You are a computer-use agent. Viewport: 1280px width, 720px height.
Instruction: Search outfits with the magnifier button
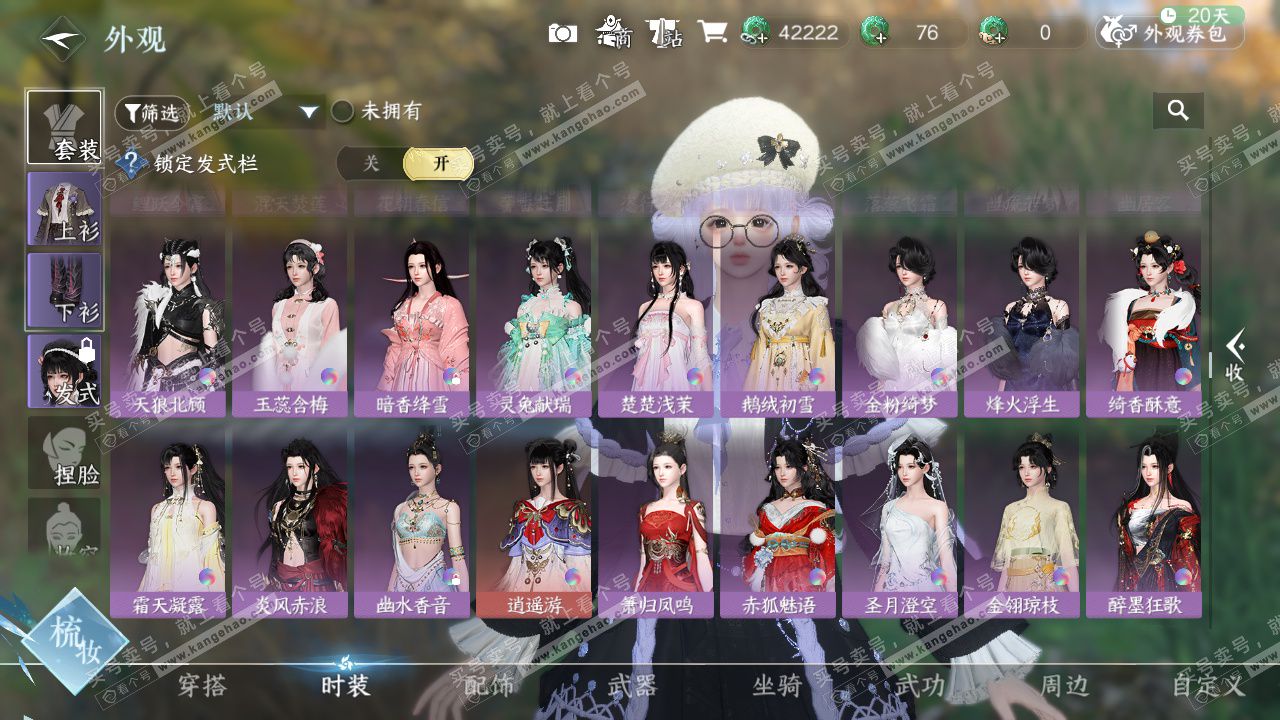coord(1178,111)
